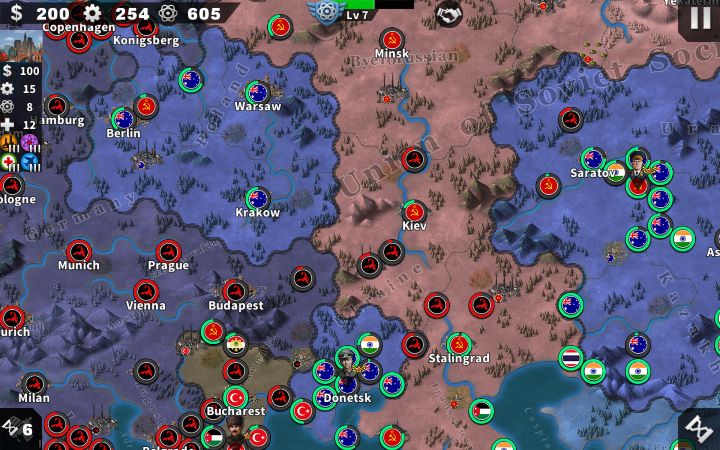
Task: Open the selected city's skyline thumbnail
Action: click(x=19, y=46)
